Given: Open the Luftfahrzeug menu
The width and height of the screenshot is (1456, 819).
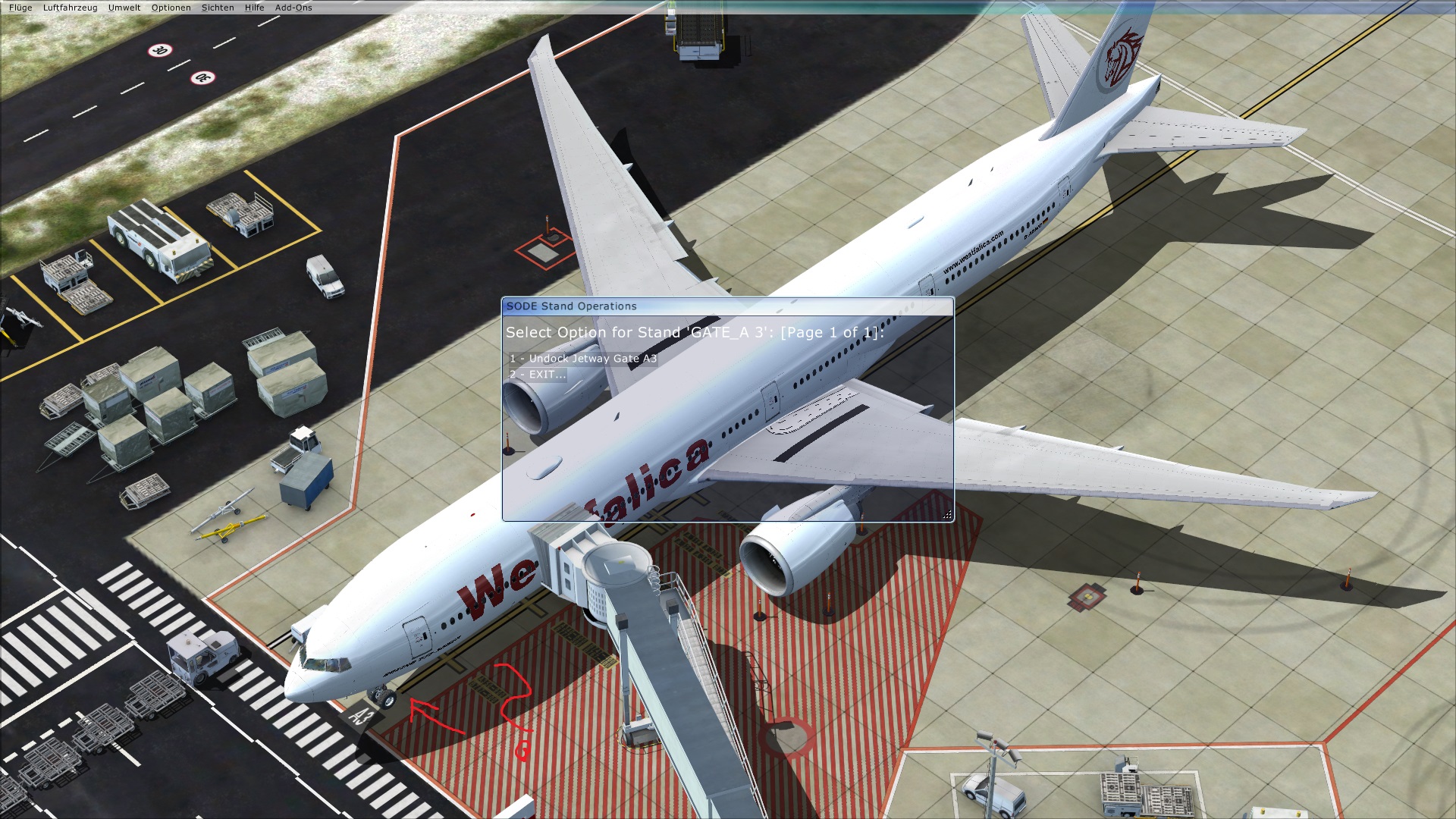Looking at the screenshot, I should click(70, 8).
